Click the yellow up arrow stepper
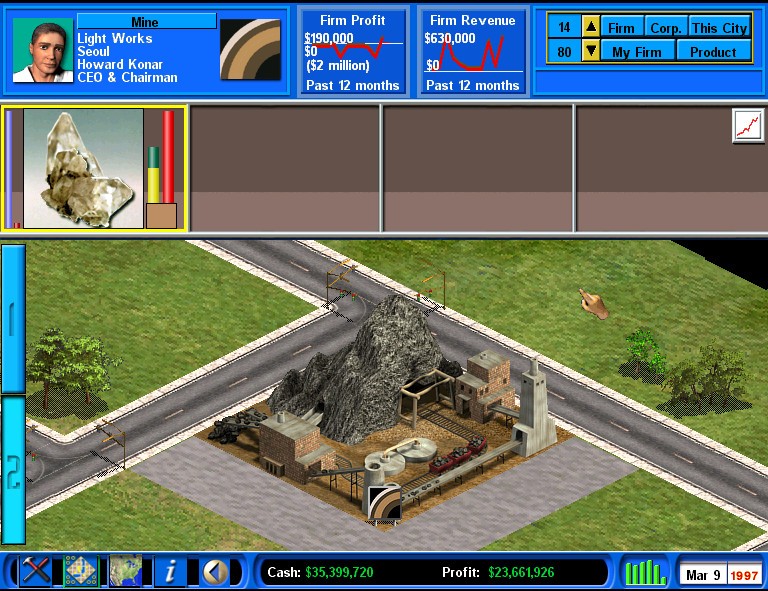 pos(590,28)
